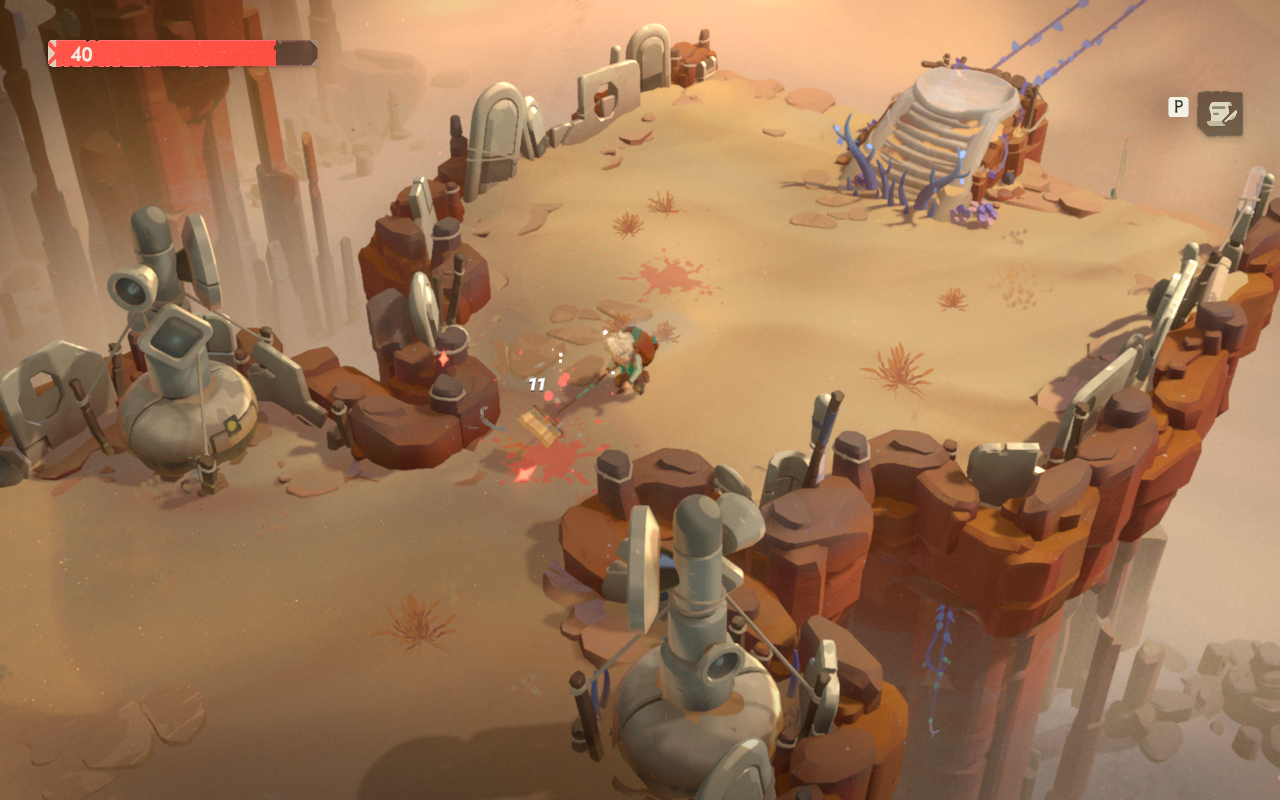Open the scroll and quill journal icon

[x=1220, y=114]
